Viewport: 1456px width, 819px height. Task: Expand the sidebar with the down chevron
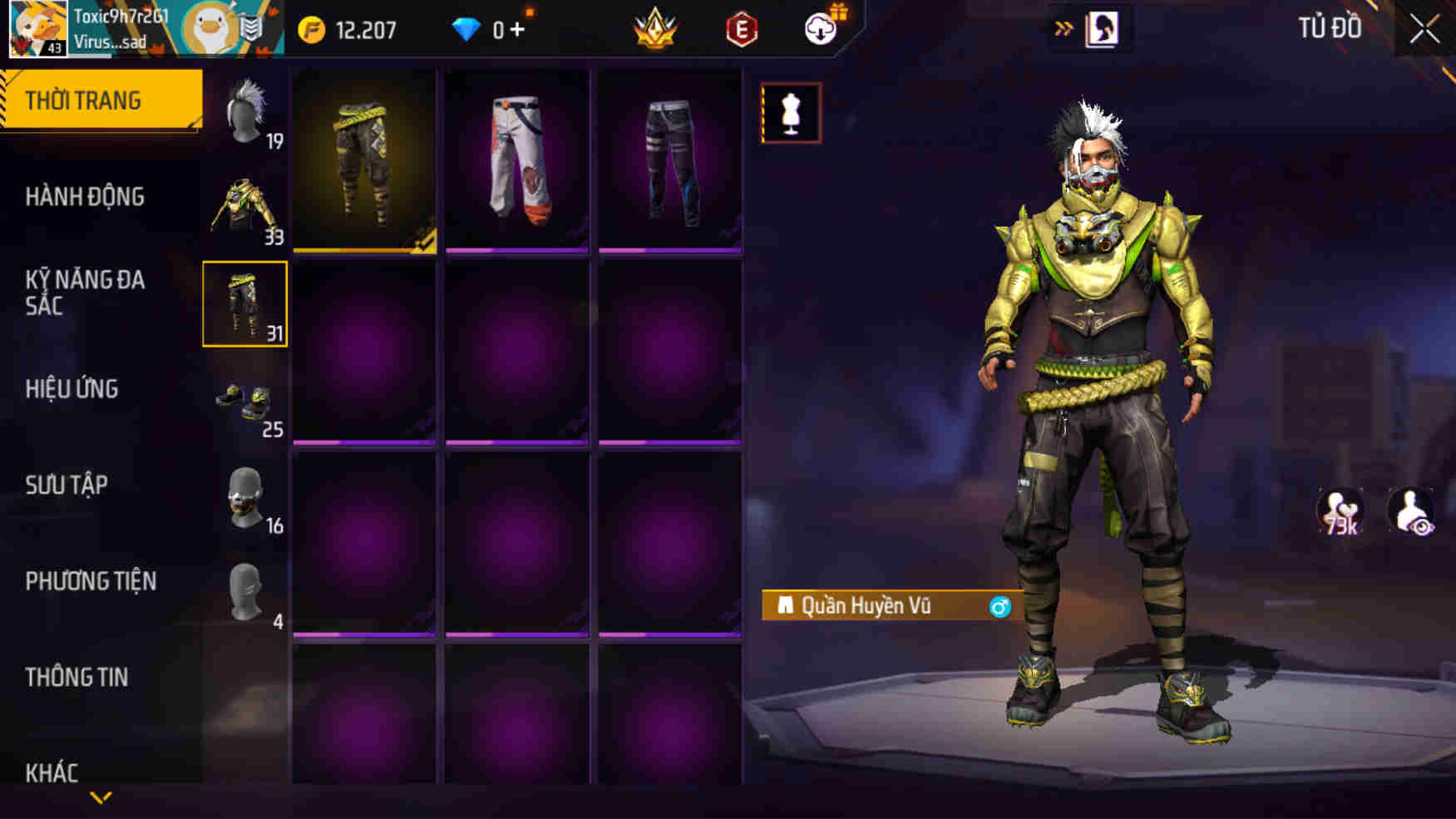100,797
